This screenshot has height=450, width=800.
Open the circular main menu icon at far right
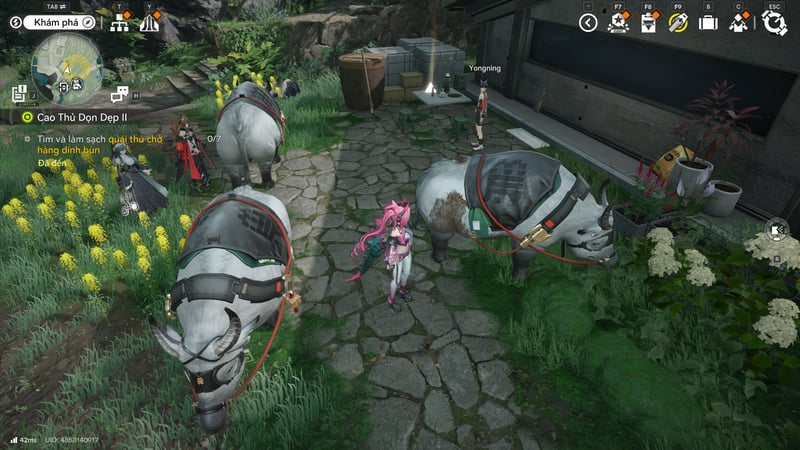tap(773, 22)
